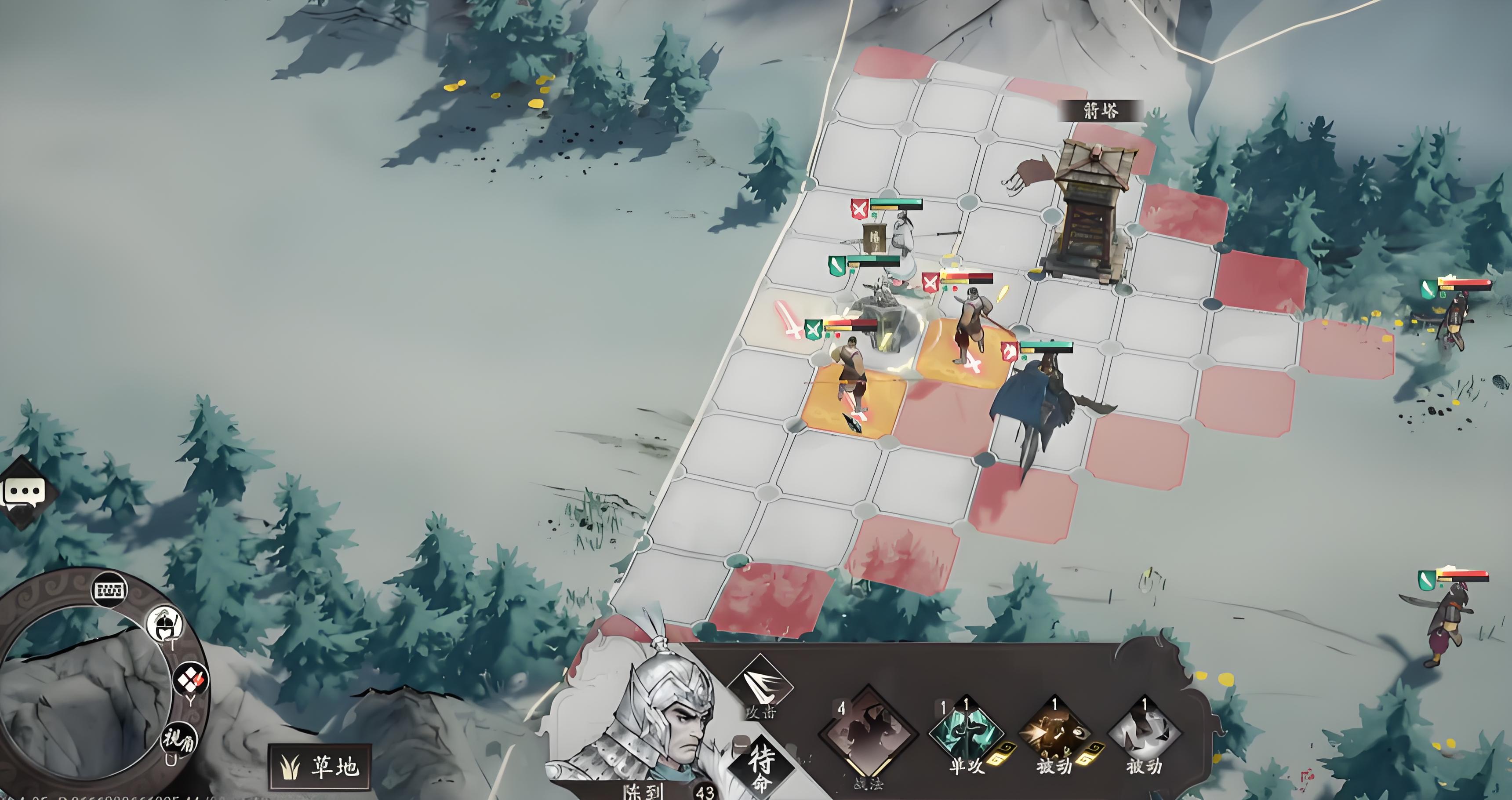This screenshot has height=800, width=1512.
Task: Open the chat speech-bubble button
Action: click(x=23, y=492)
